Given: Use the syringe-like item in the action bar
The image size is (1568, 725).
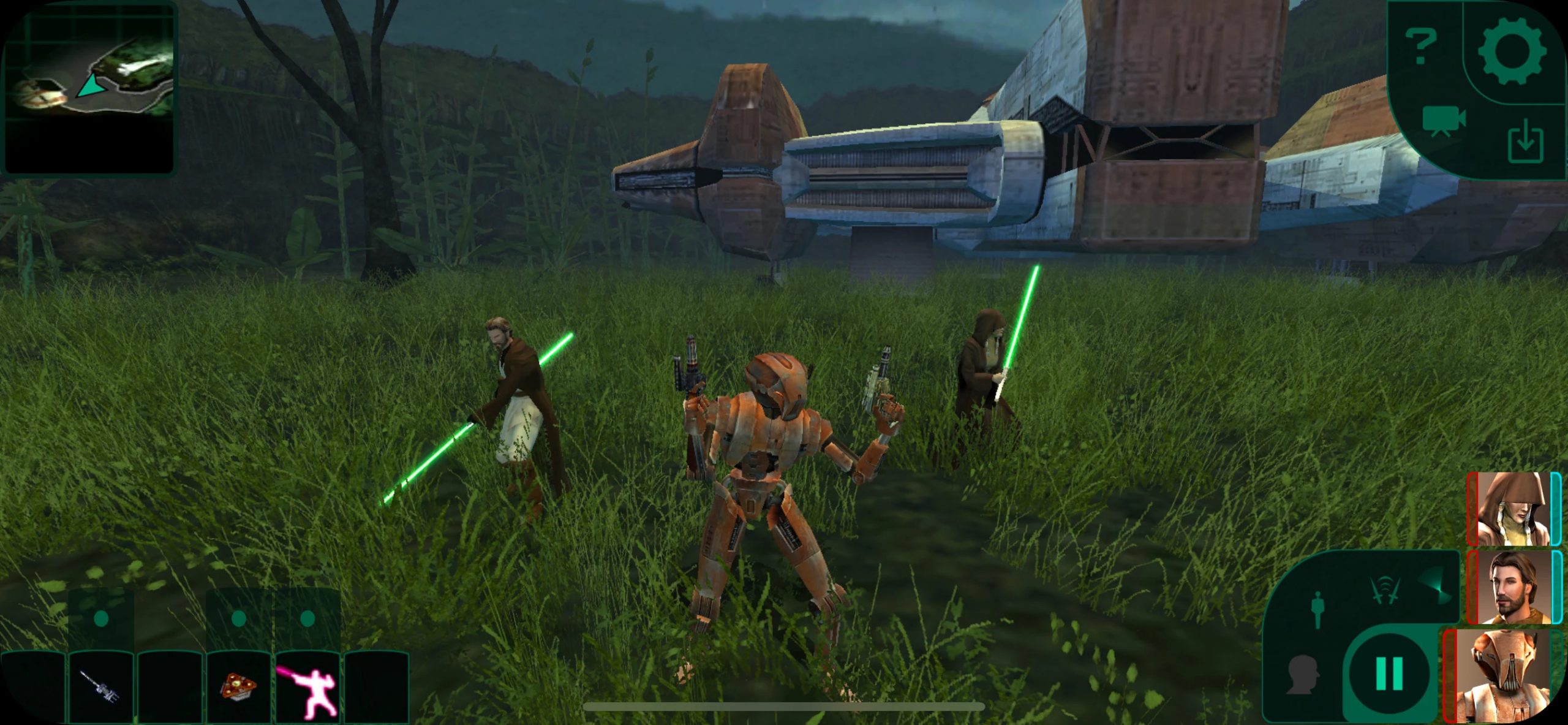Looking at the screenshot, I should pyautogui.click(x=100, y=686).
